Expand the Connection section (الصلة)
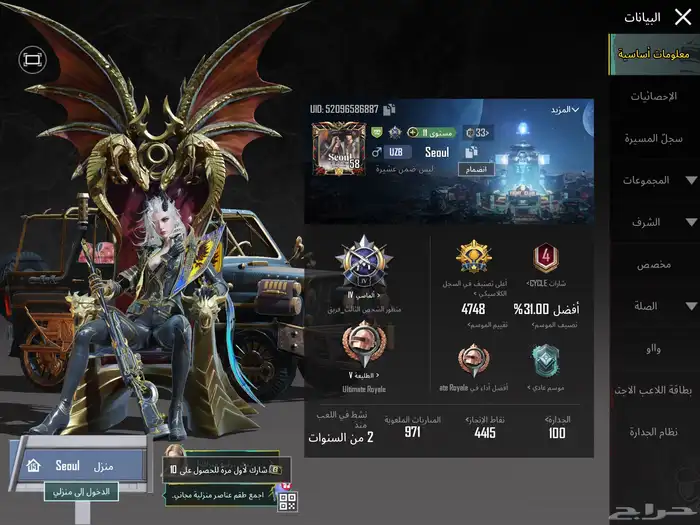This screenshot has height=525, width=700. pyautogui.click(x=655, y=306)
